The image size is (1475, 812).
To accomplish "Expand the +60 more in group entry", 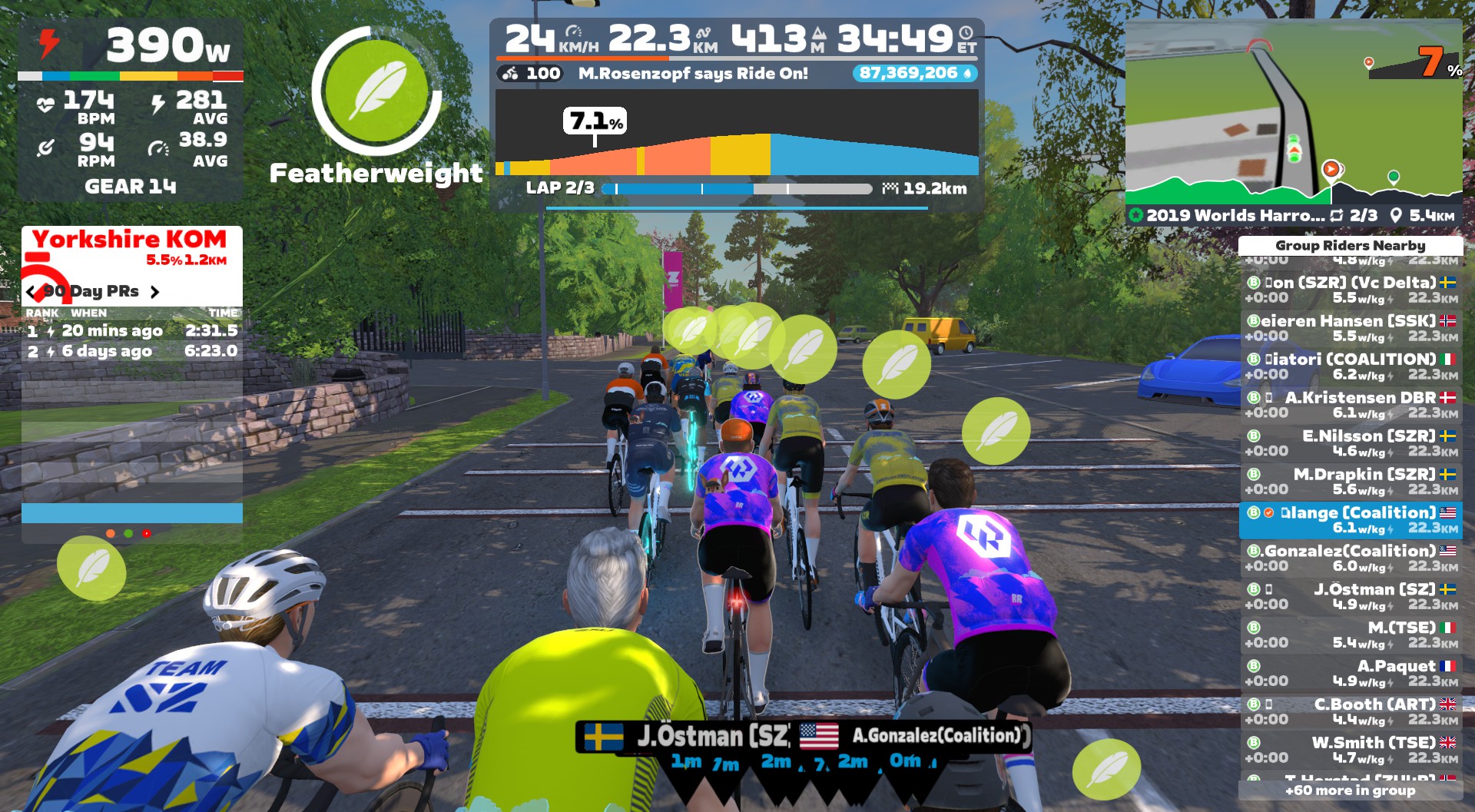I will click(x=1350, y=790).
